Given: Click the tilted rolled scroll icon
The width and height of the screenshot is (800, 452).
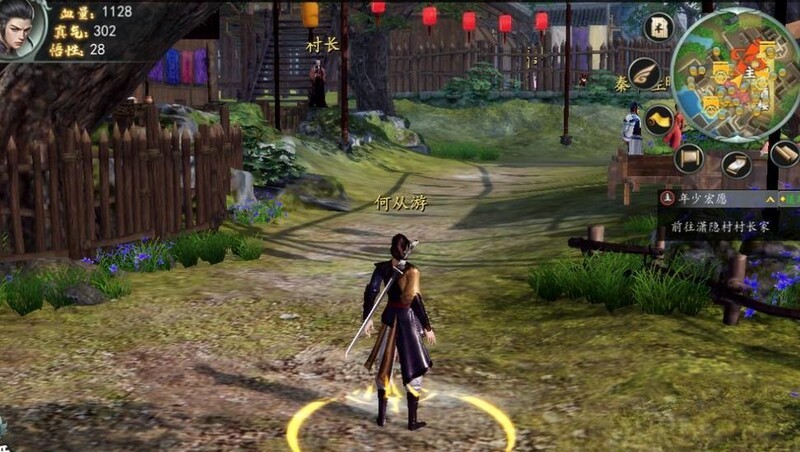Looking at the screenshot, I should pos(783,153).
